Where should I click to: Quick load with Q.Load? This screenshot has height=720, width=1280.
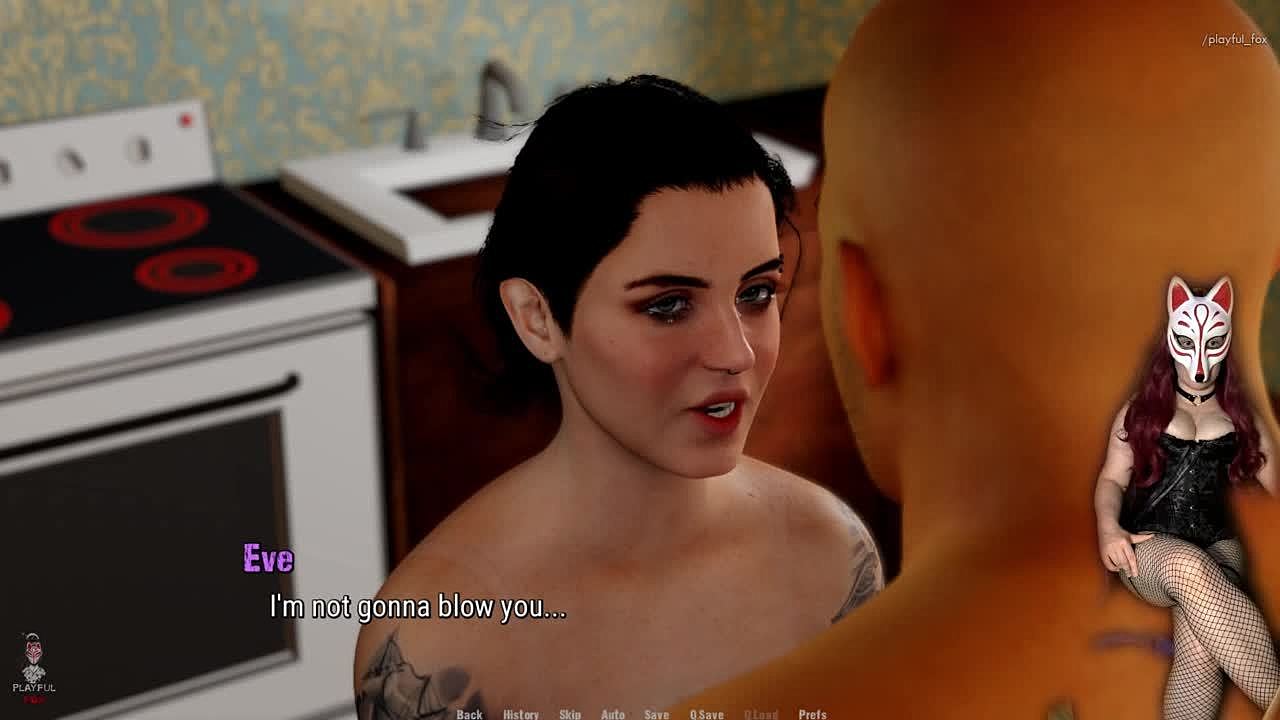[761, 714]
